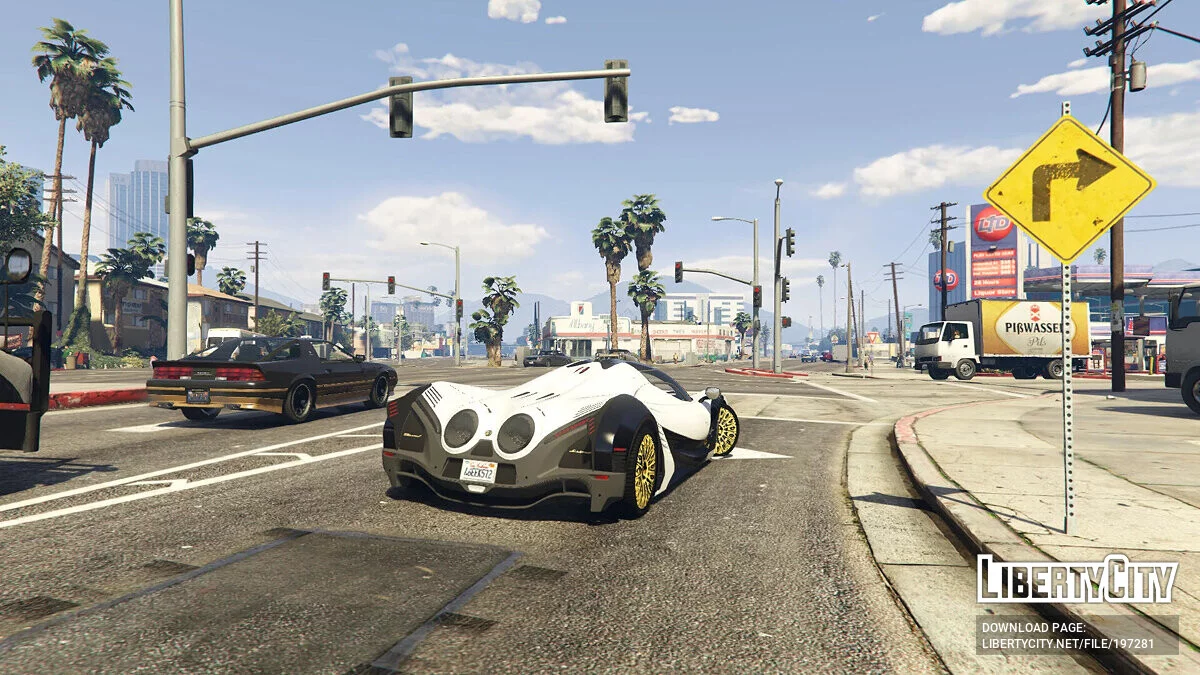Click the LibertyCity logo watermark

pyautogui.click(x=1077, y=581)
